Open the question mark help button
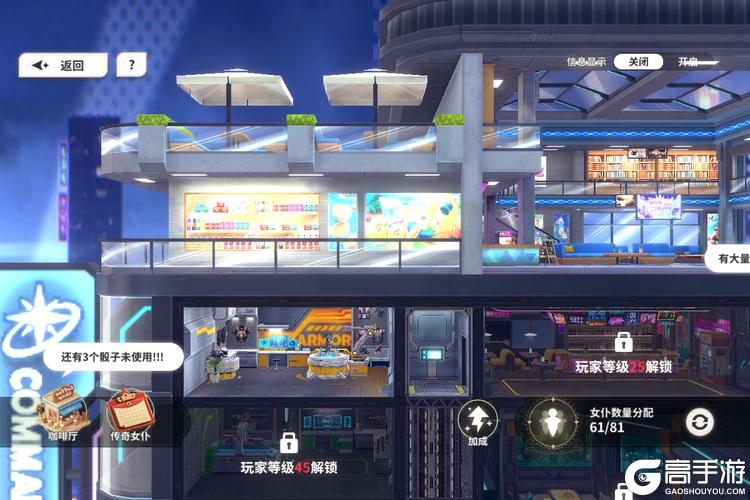This screenshot has height=500, width=750. [131, 66]
